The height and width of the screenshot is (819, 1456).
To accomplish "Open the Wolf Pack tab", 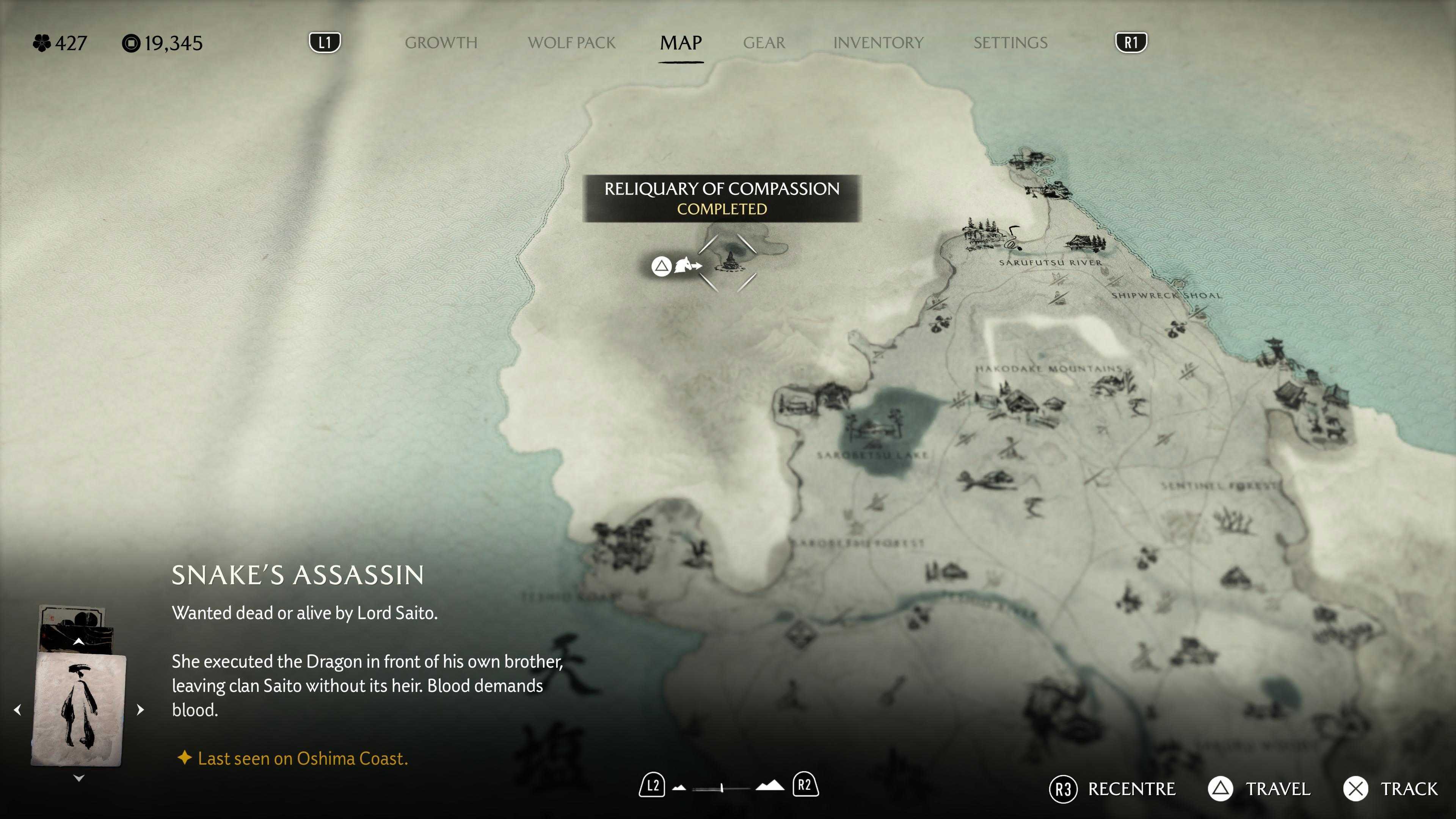I will pos(571,43).
